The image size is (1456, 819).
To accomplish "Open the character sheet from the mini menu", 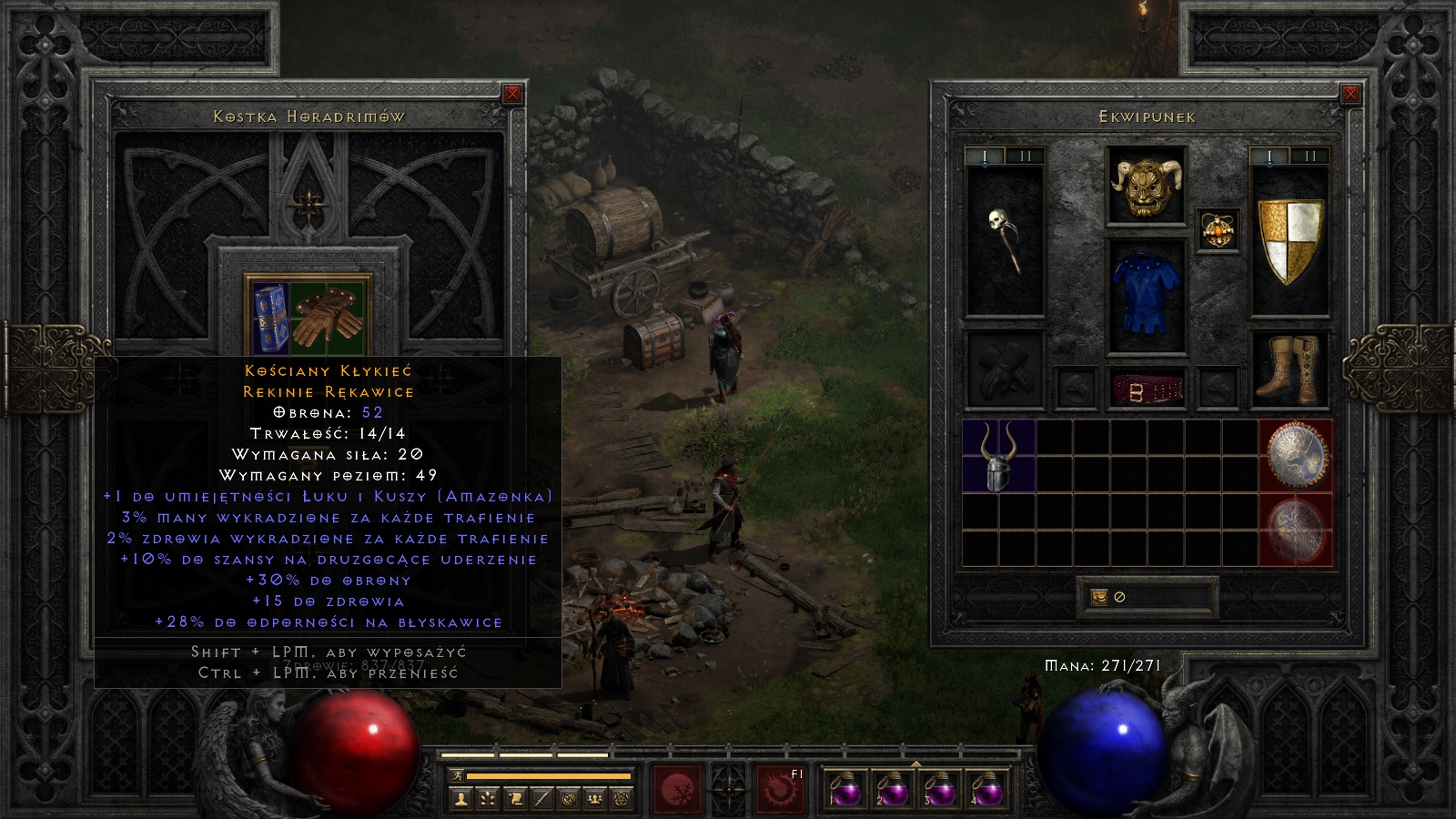I will click(461, 799).
